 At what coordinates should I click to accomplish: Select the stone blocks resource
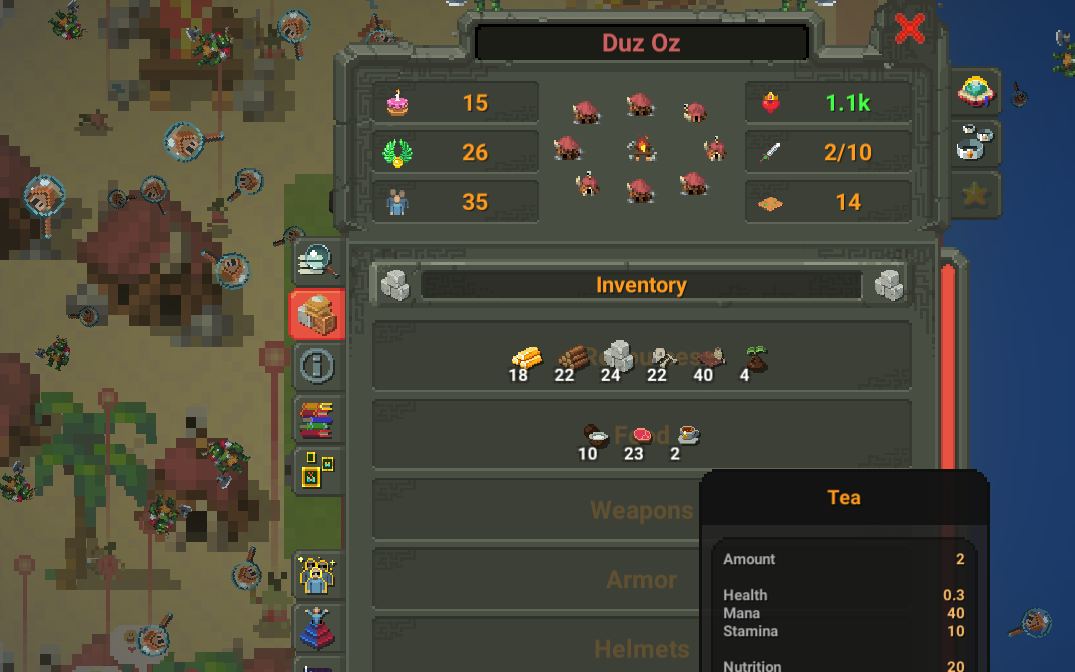[617, 355]
